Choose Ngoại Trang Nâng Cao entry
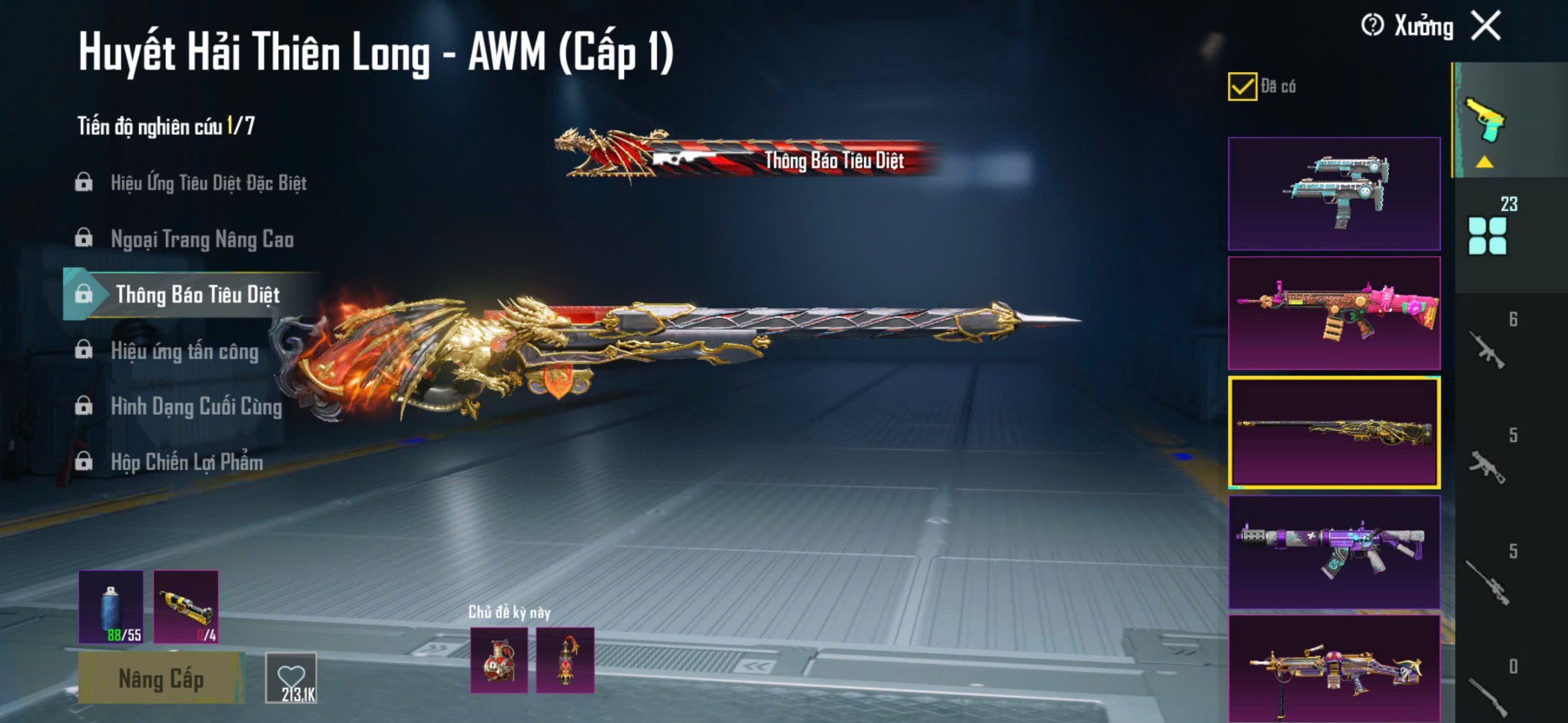 [x=202, y=239]
